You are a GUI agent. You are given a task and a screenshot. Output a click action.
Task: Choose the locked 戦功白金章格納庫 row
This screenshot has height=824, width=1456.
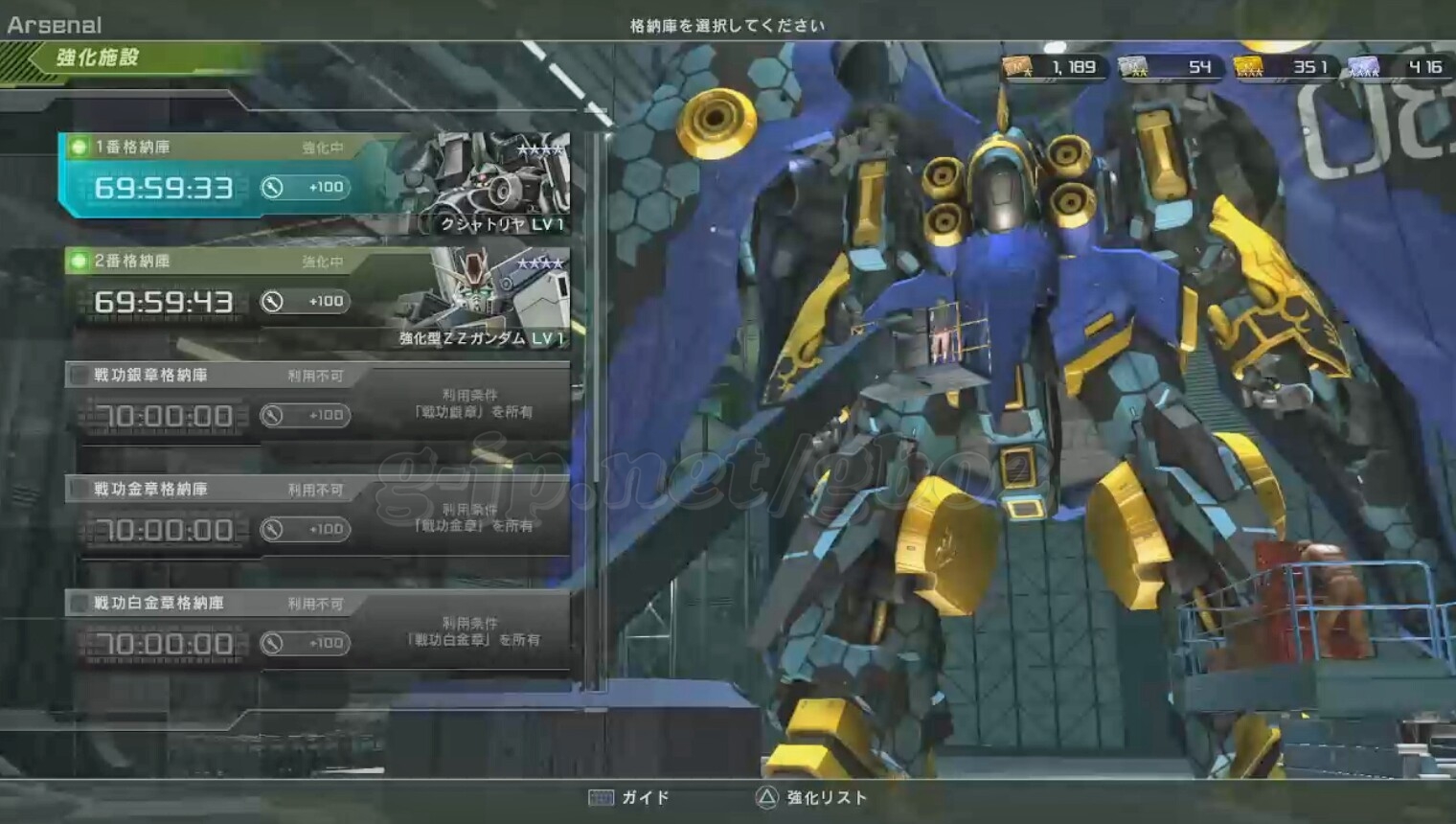pos(316,631)
